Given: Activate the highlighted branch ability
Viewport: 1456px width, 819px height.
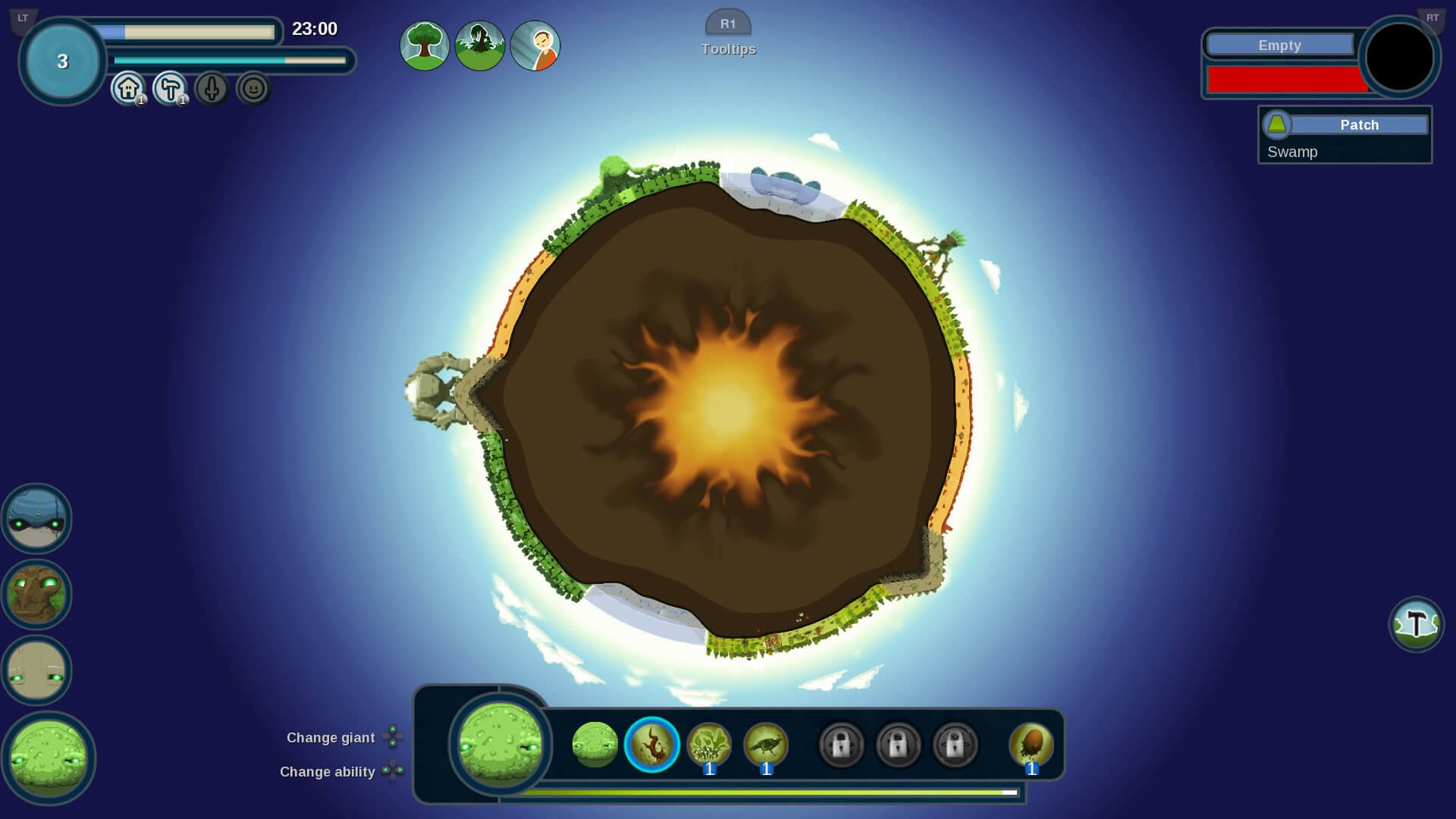Looking at the screenshot, I should point(651,745).
